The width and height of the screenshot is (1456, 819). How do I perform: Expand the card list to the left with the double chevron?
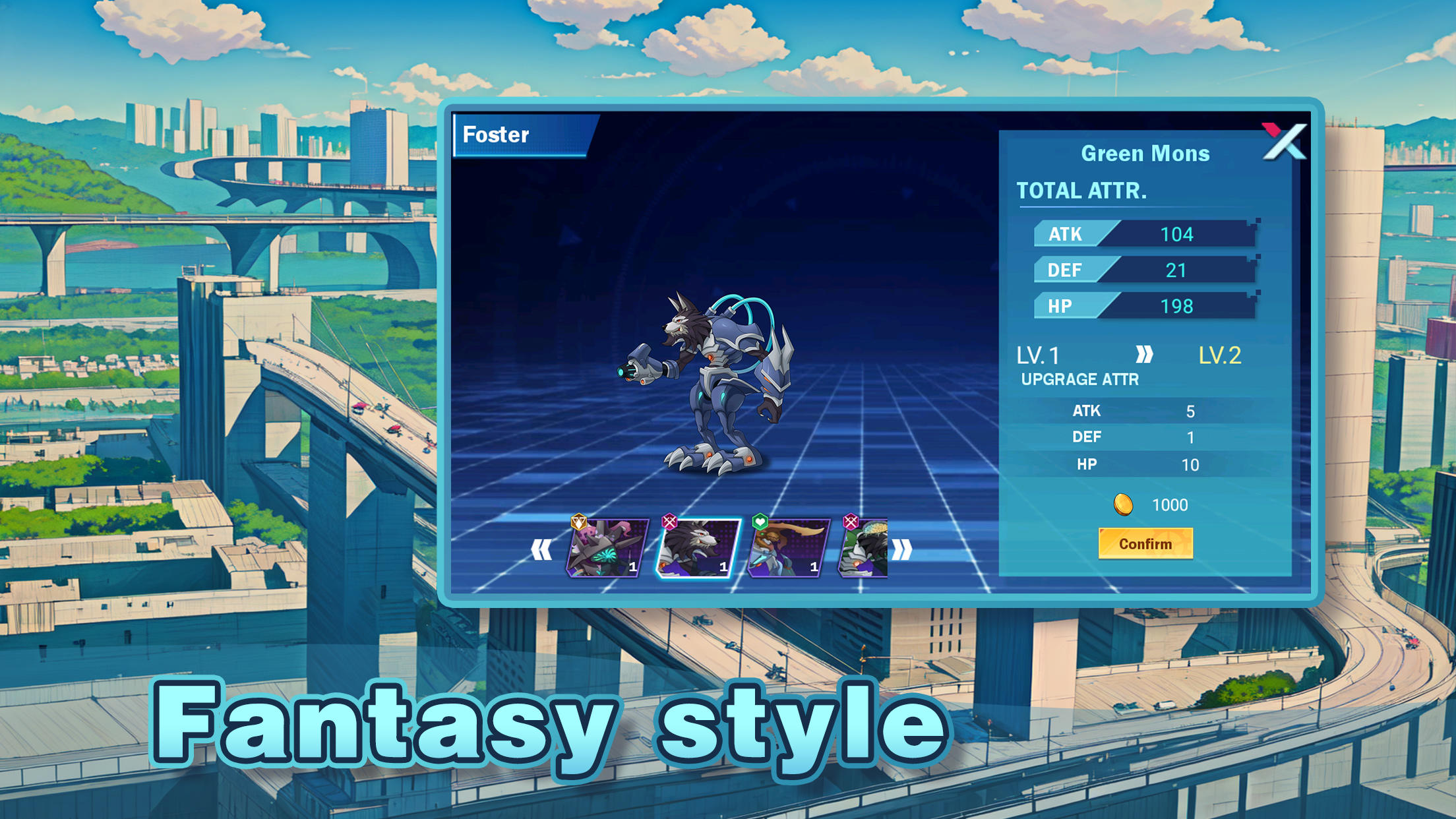click(541, 548)
